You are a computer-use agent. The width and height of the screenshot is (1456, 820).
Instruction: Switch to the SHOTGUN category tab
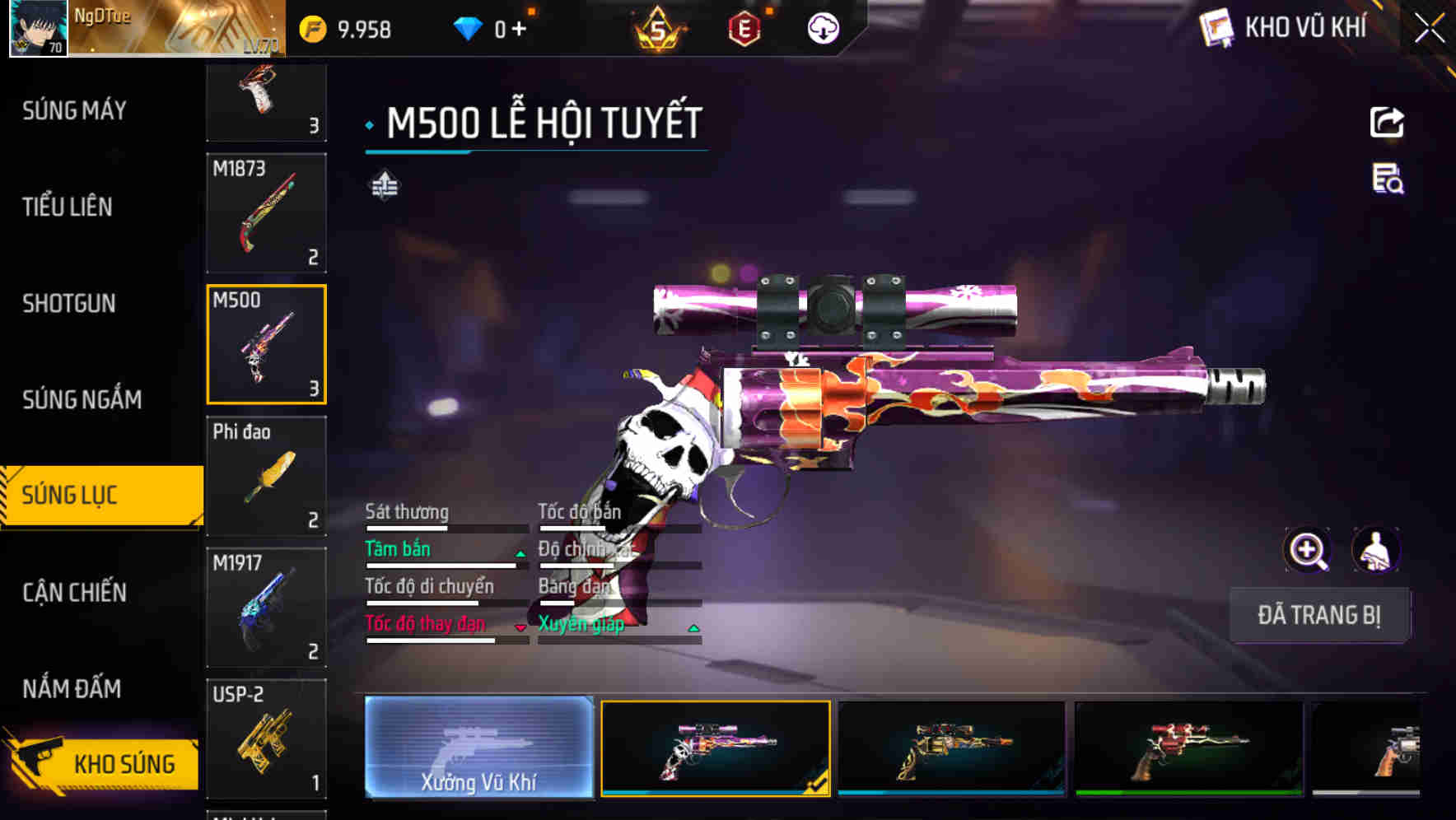[68, 304]
